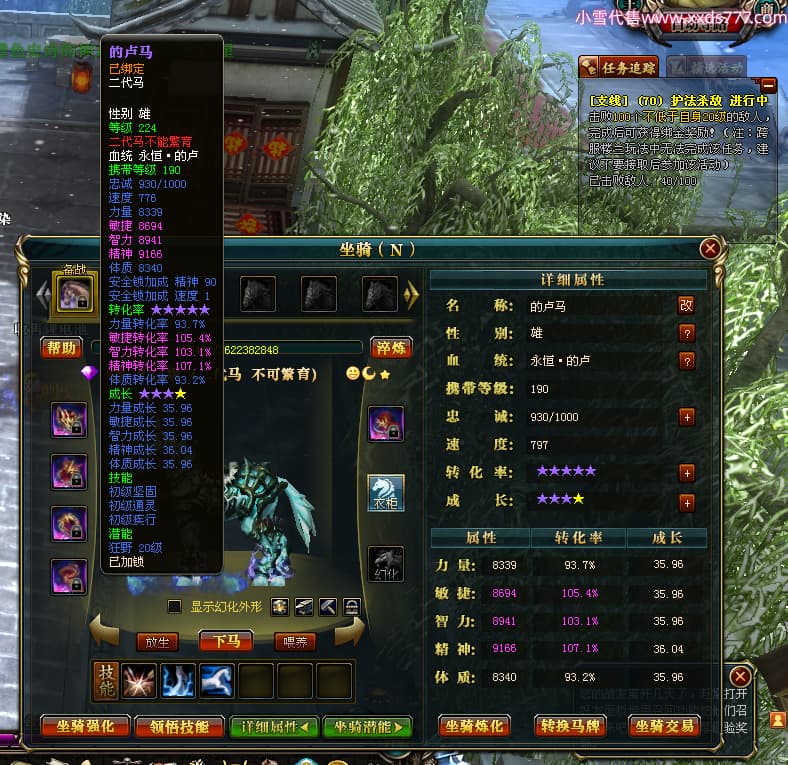
Task: Open 领悟技能 skill learning
Action: click(x=180, y=727)
